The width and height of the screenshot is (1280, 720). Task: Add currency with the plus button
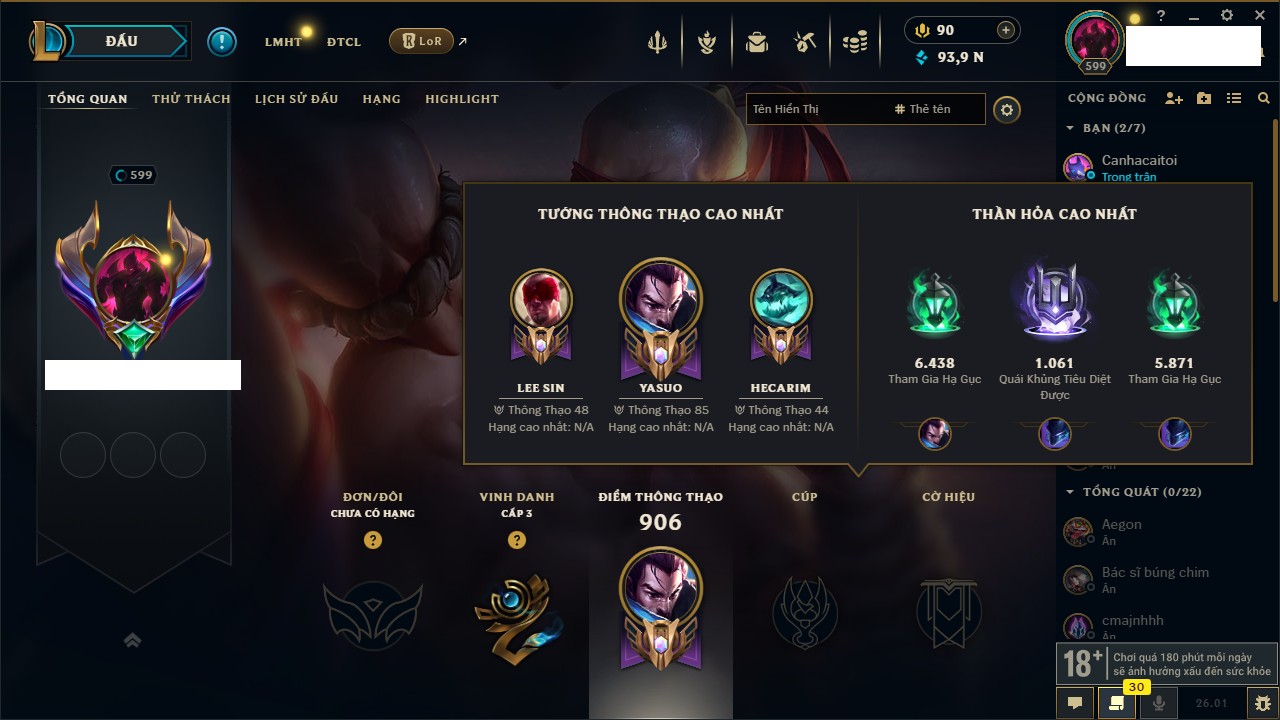pos(1006,30)
